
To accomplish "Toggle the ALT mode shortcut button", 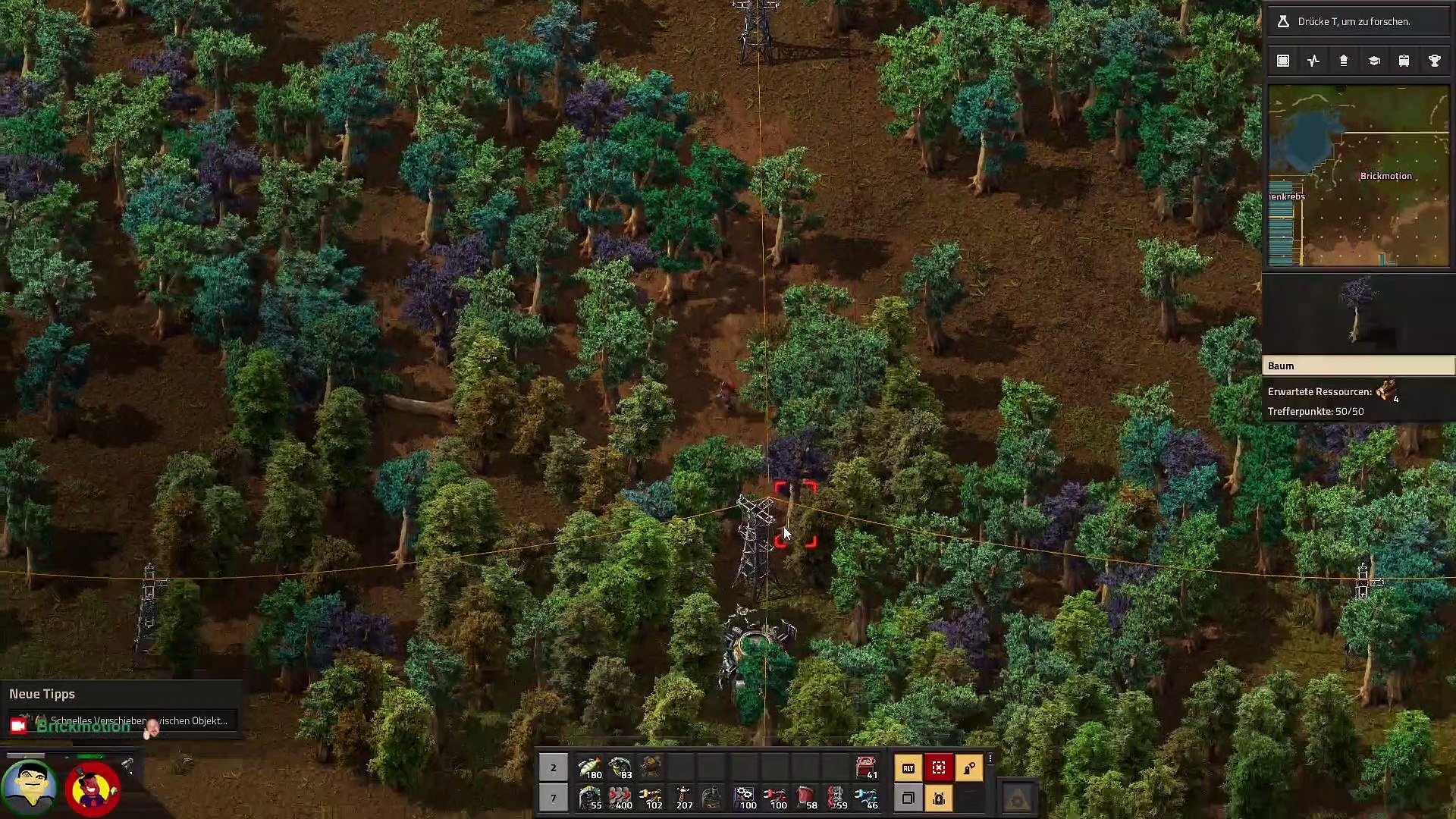I will (x=908, y=768).
